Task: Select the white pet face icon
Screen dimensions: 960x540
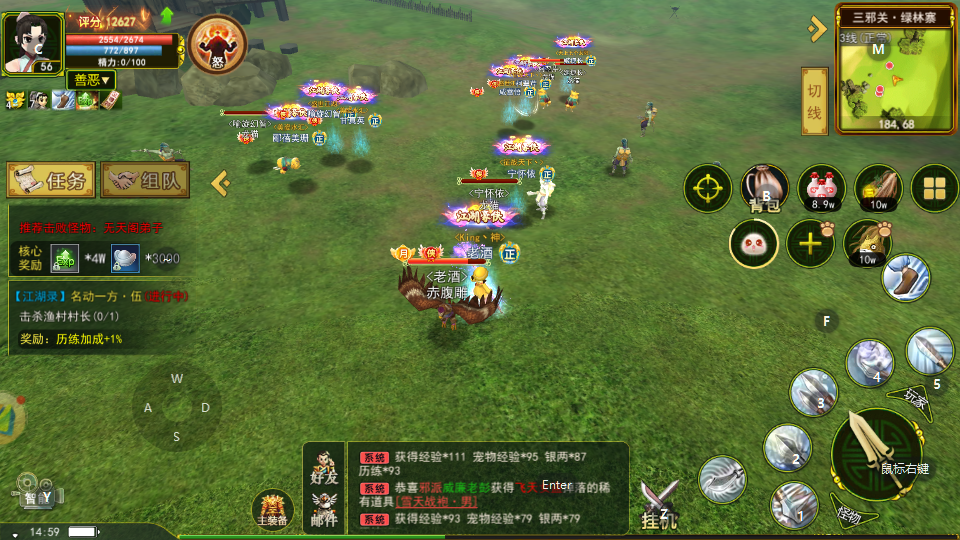Action: 754,243
